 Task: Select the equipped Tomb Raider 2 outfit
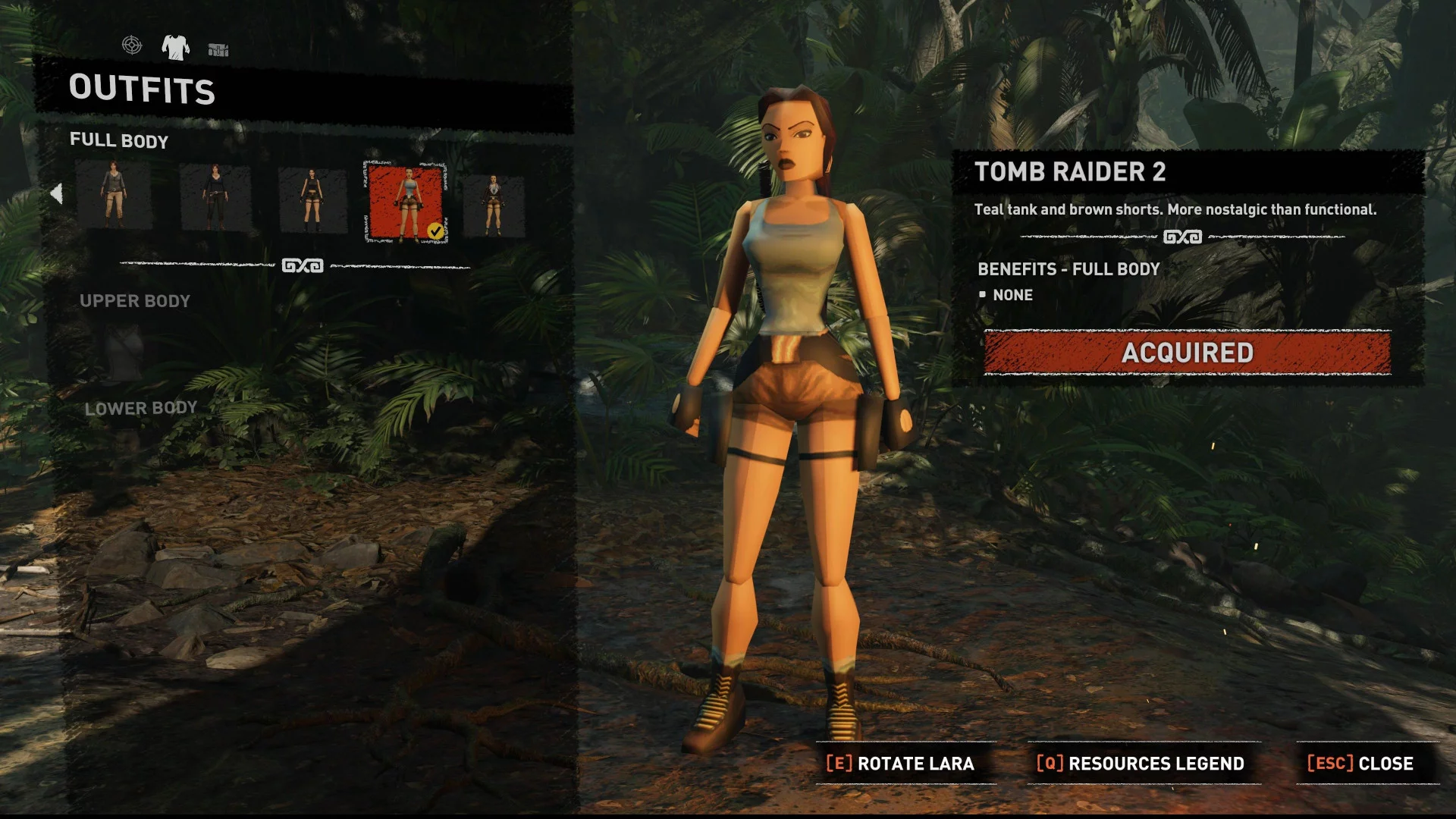[406, 203]
